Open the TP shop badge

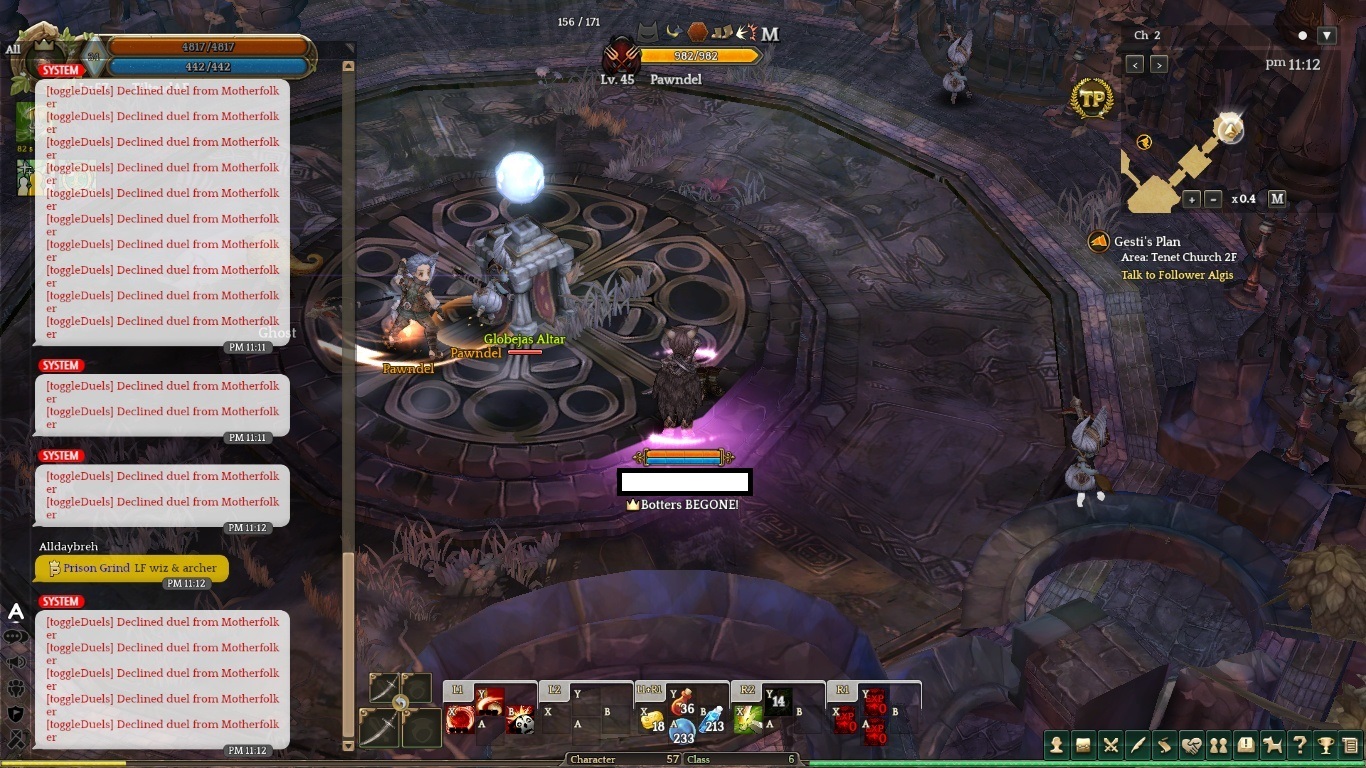pyautogui.click(x=1092, y=99)
